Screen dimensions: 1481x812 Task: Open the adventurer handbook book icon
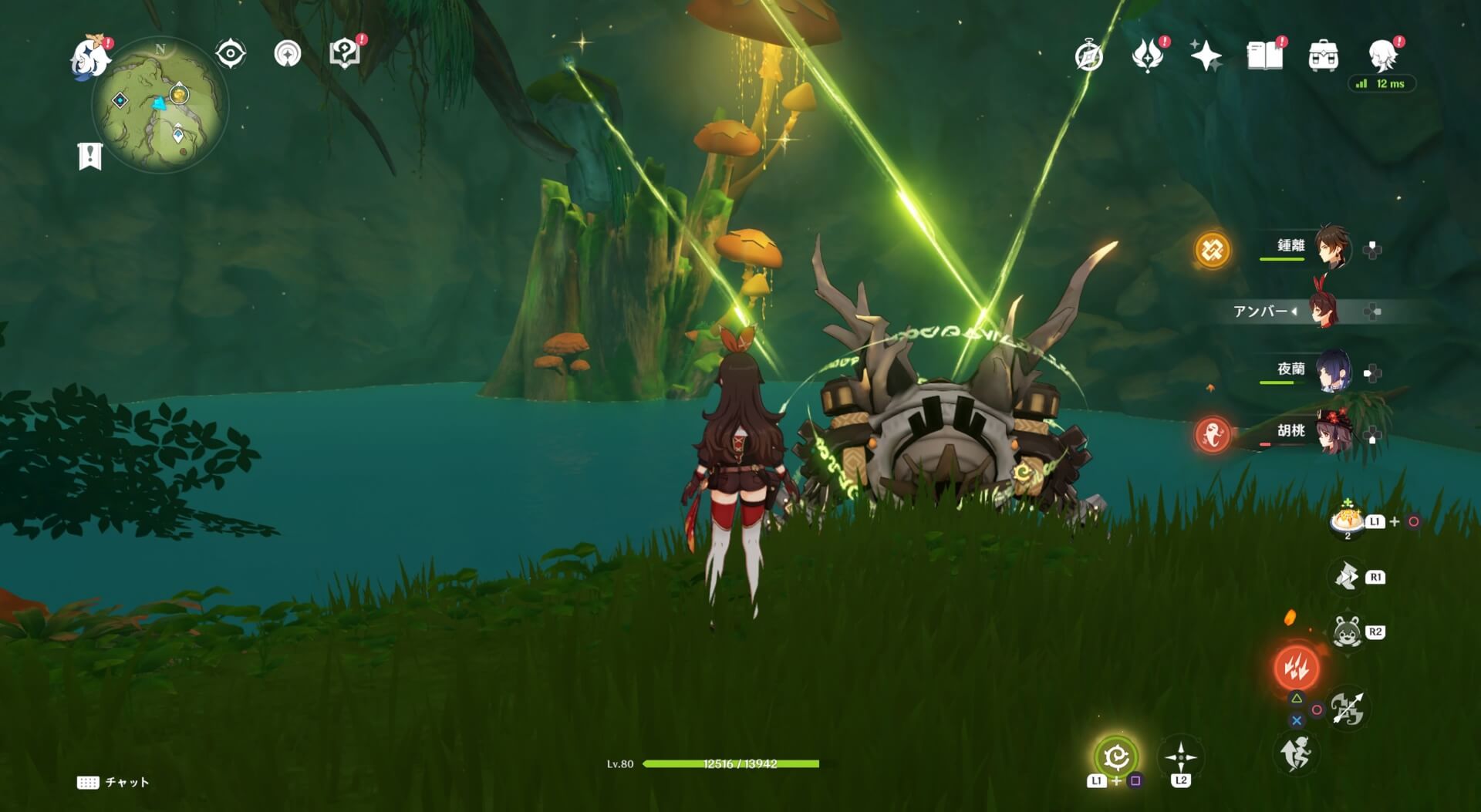pyautogui.click(x=1264, y=56)
